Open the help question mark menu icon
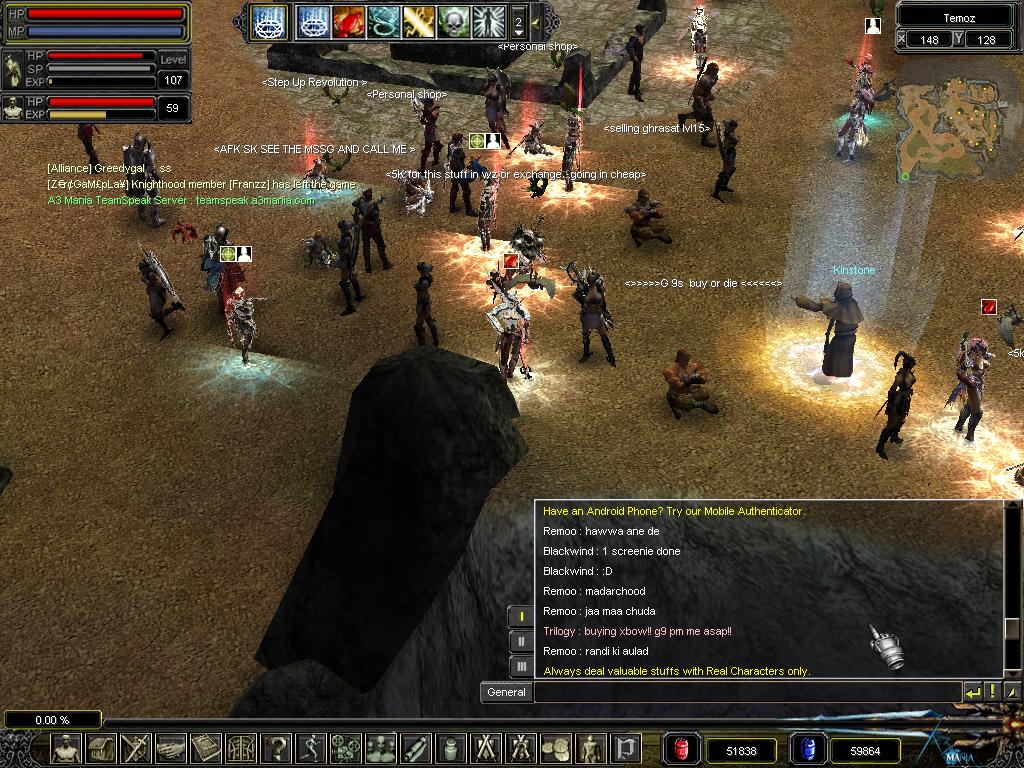The width and height of the screenshot is (1024, 768). (x=276, y=748)
